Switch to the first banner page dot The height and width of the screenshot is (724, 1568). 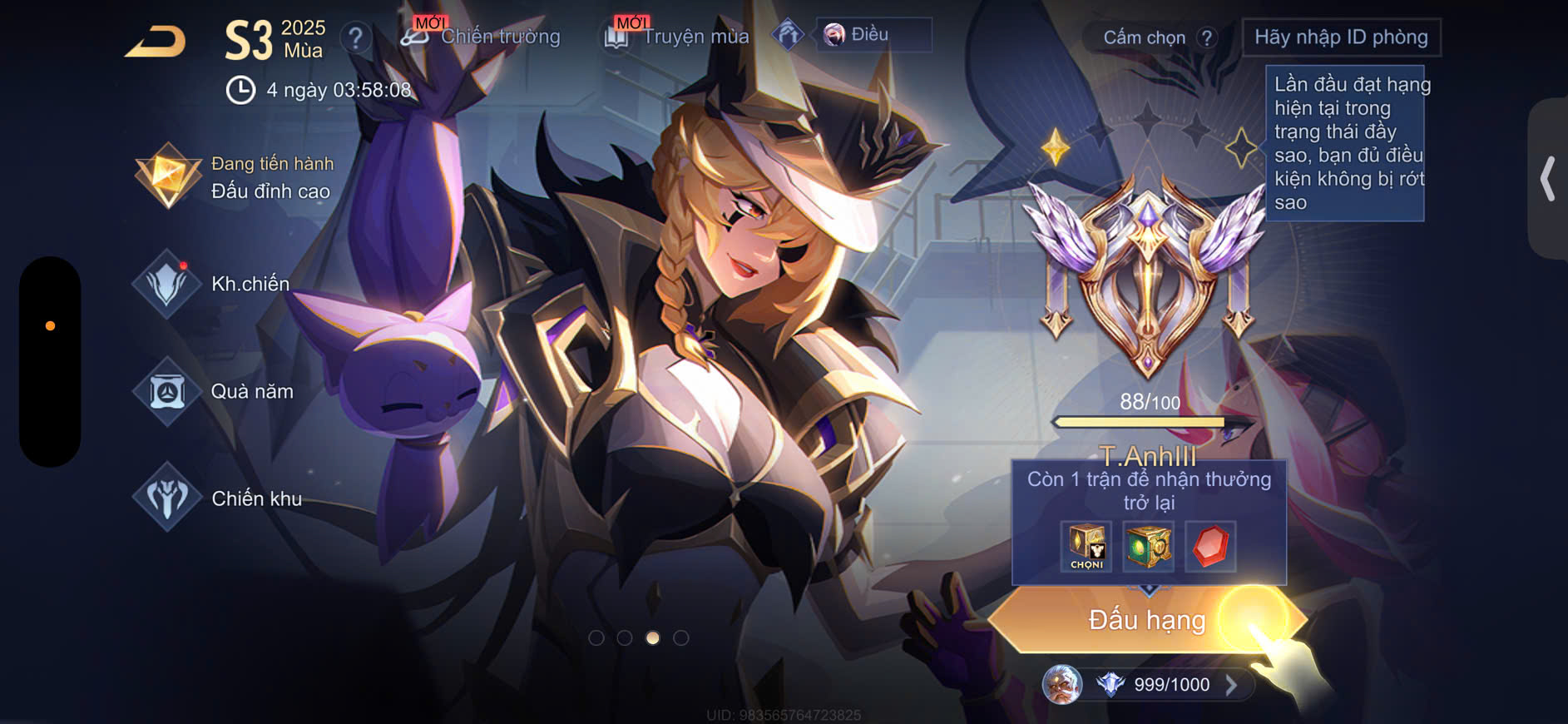tap(596, 638)
